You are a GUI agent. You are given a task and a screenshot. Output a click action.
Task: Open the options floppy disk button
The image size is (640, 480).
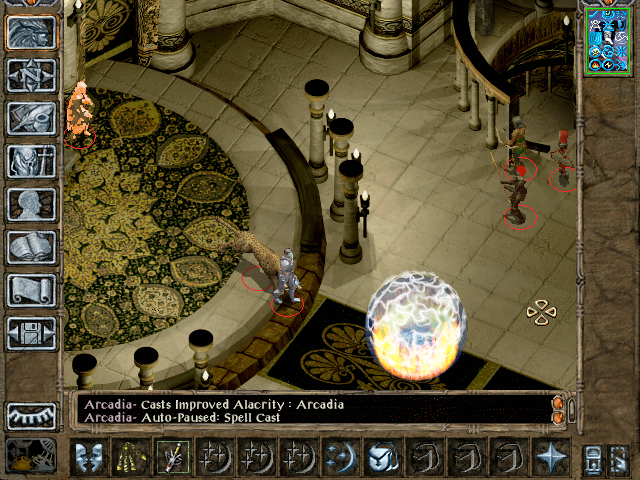tap(32, 333)
